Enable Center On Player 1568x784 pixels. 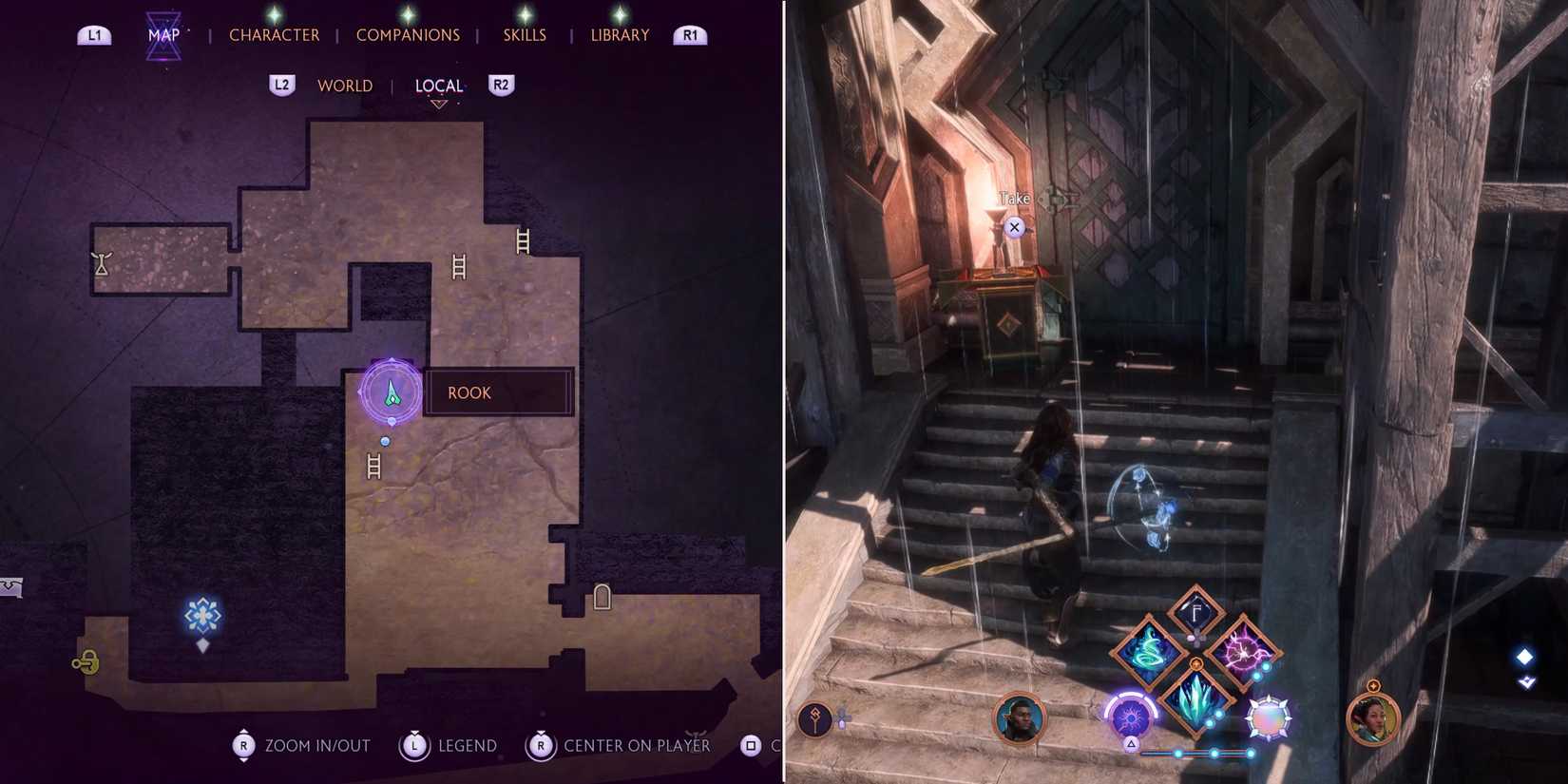542,747
